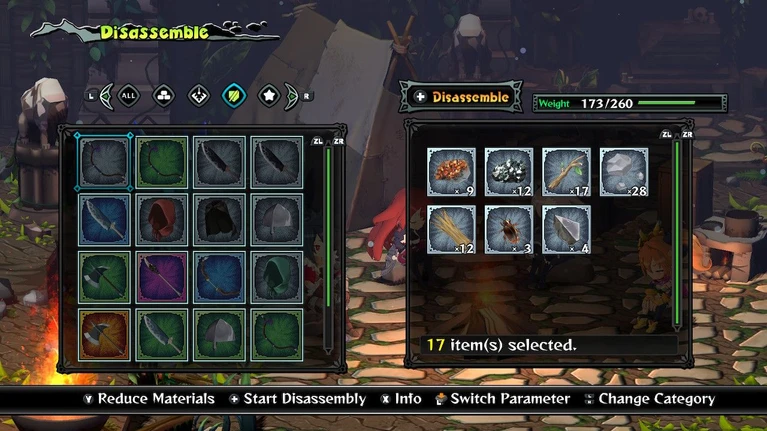
Task: Select the wooden branch material, quantity 17
Action: (567, 171)
